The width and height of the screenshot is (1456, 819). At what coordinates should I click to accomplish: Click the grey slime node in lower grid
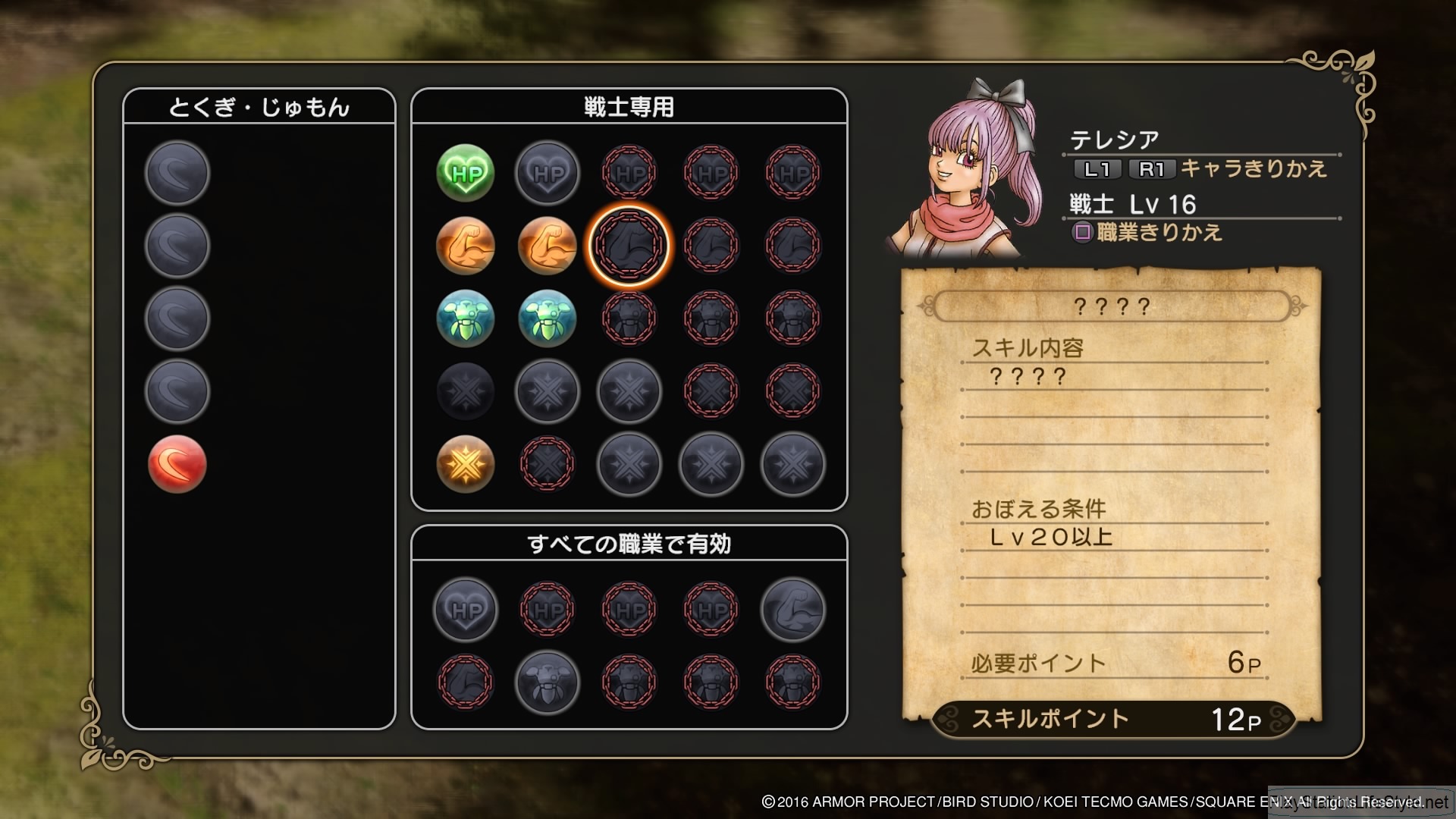pyautogui.click(x=547, y=682)
